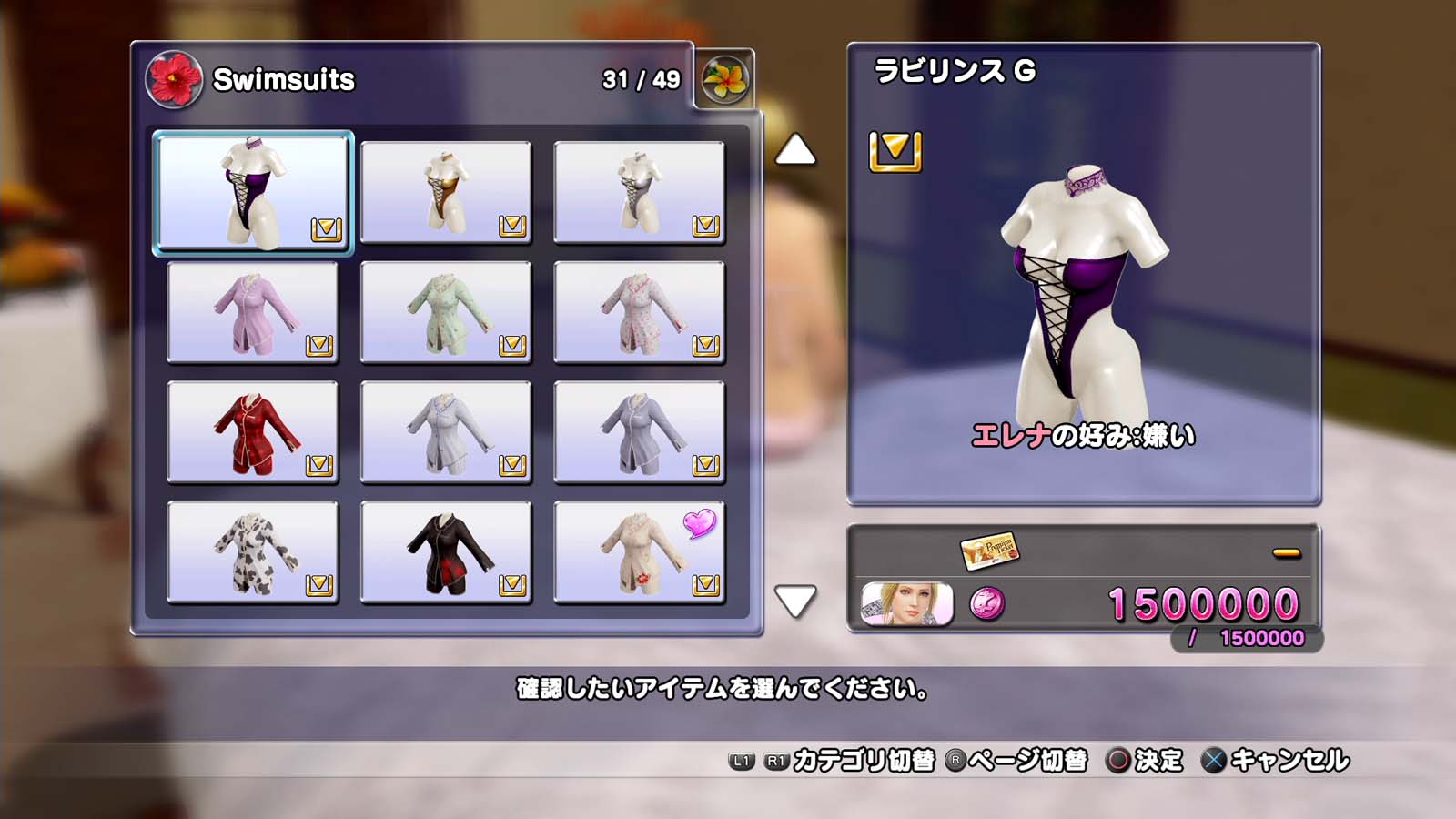Select the mint green pajama outfit
Image resolution: width=1456 pixels, height=819 pixels.
pyautogui.click(x=446, y=312)
